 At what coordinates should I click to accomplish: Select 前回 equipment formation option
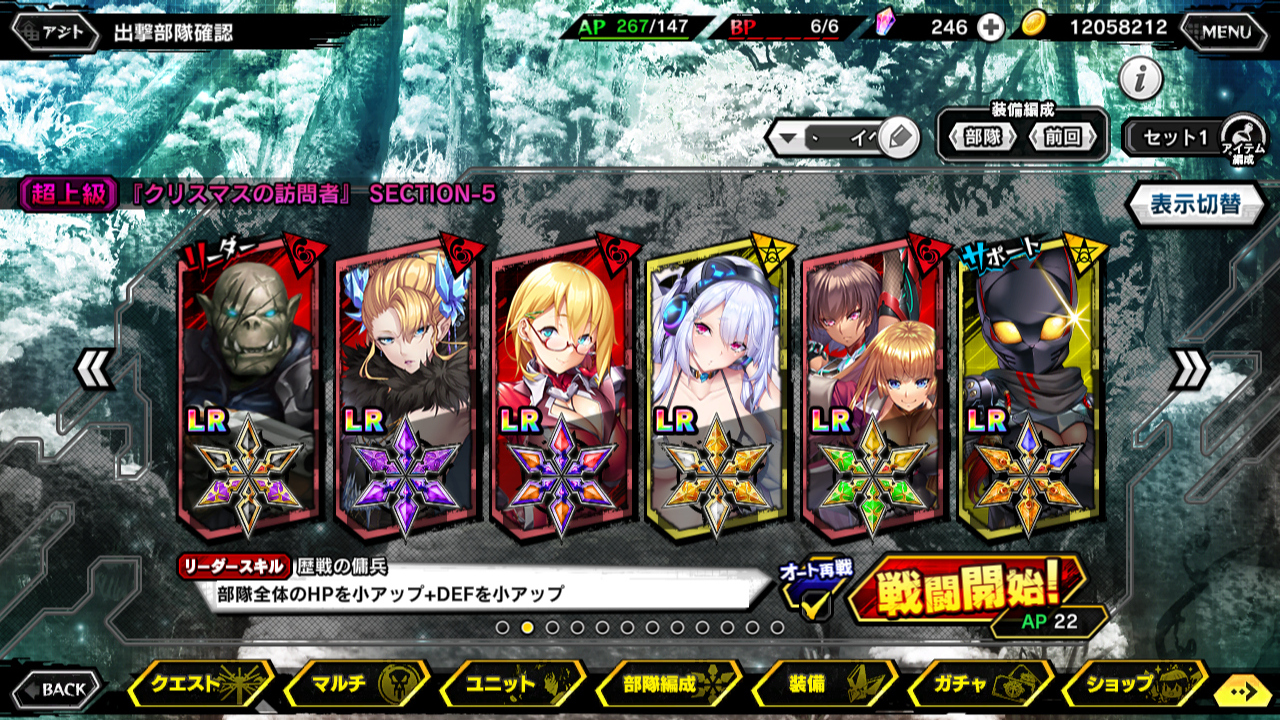(x=1063, y=138)
